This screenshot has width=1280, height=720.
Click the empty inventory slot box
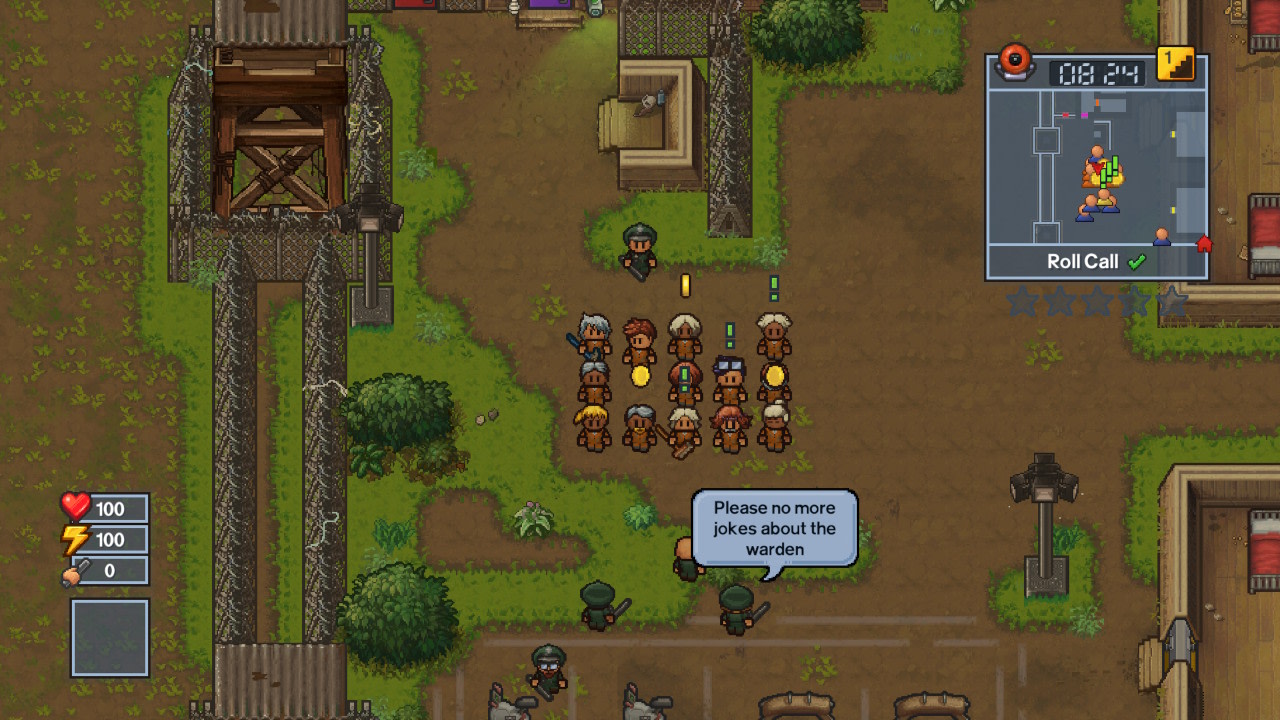[x=110, y=638]
